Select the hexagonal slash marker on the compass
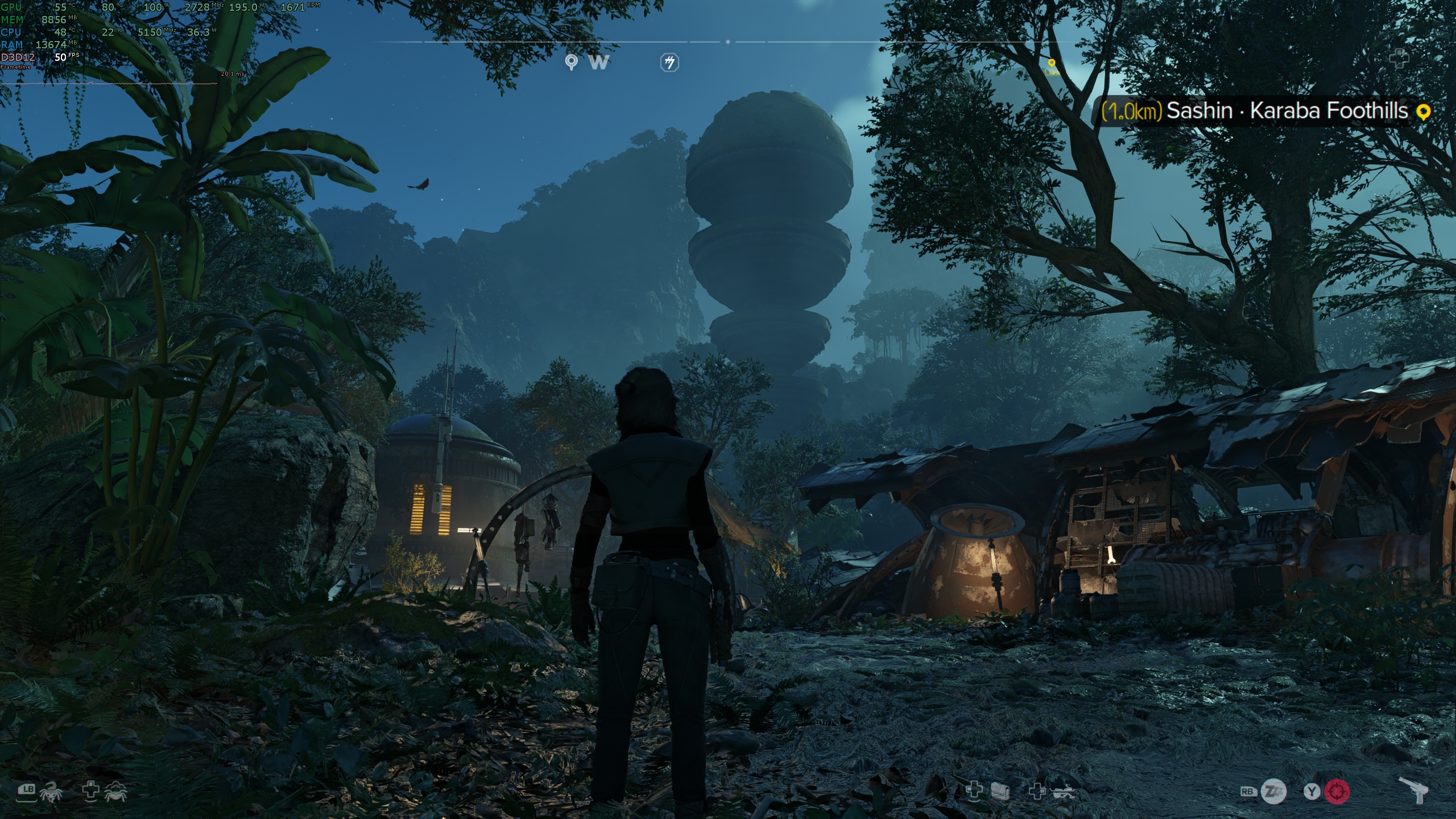This screenshot has width=1456, height=819. [669, 62]
